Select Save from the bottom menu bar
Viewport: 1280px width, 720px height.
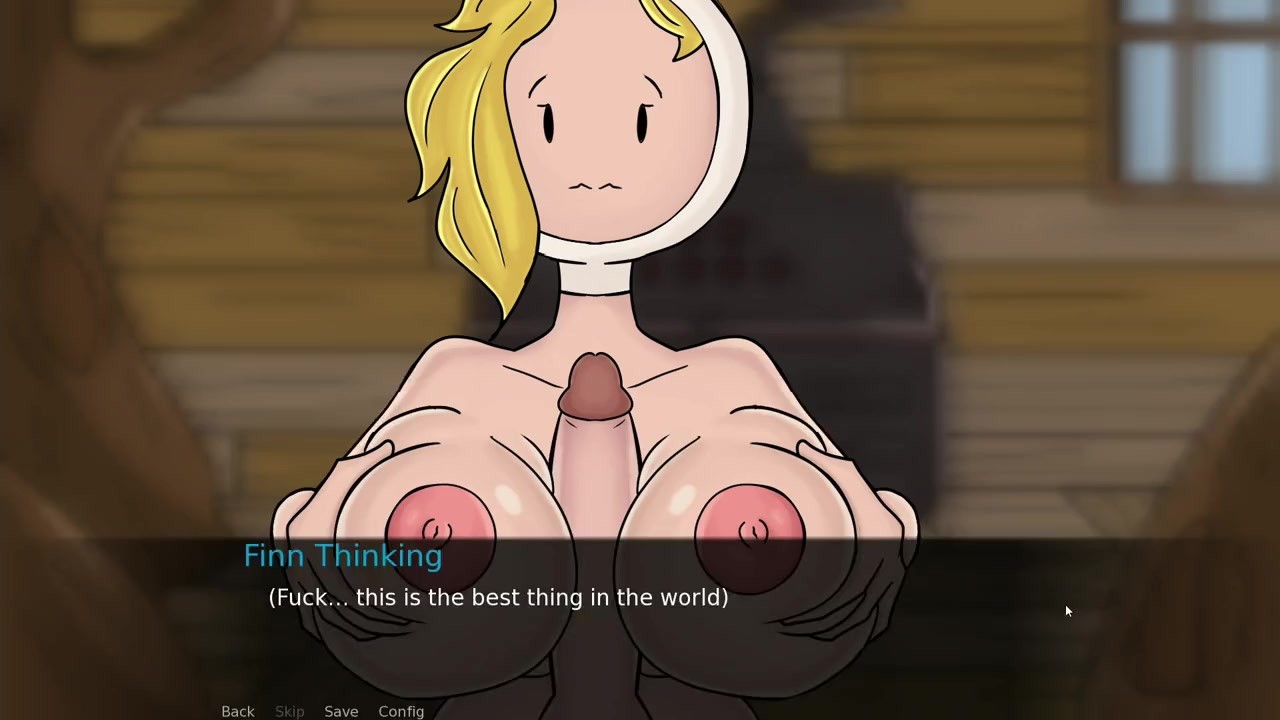click(341, 711)
